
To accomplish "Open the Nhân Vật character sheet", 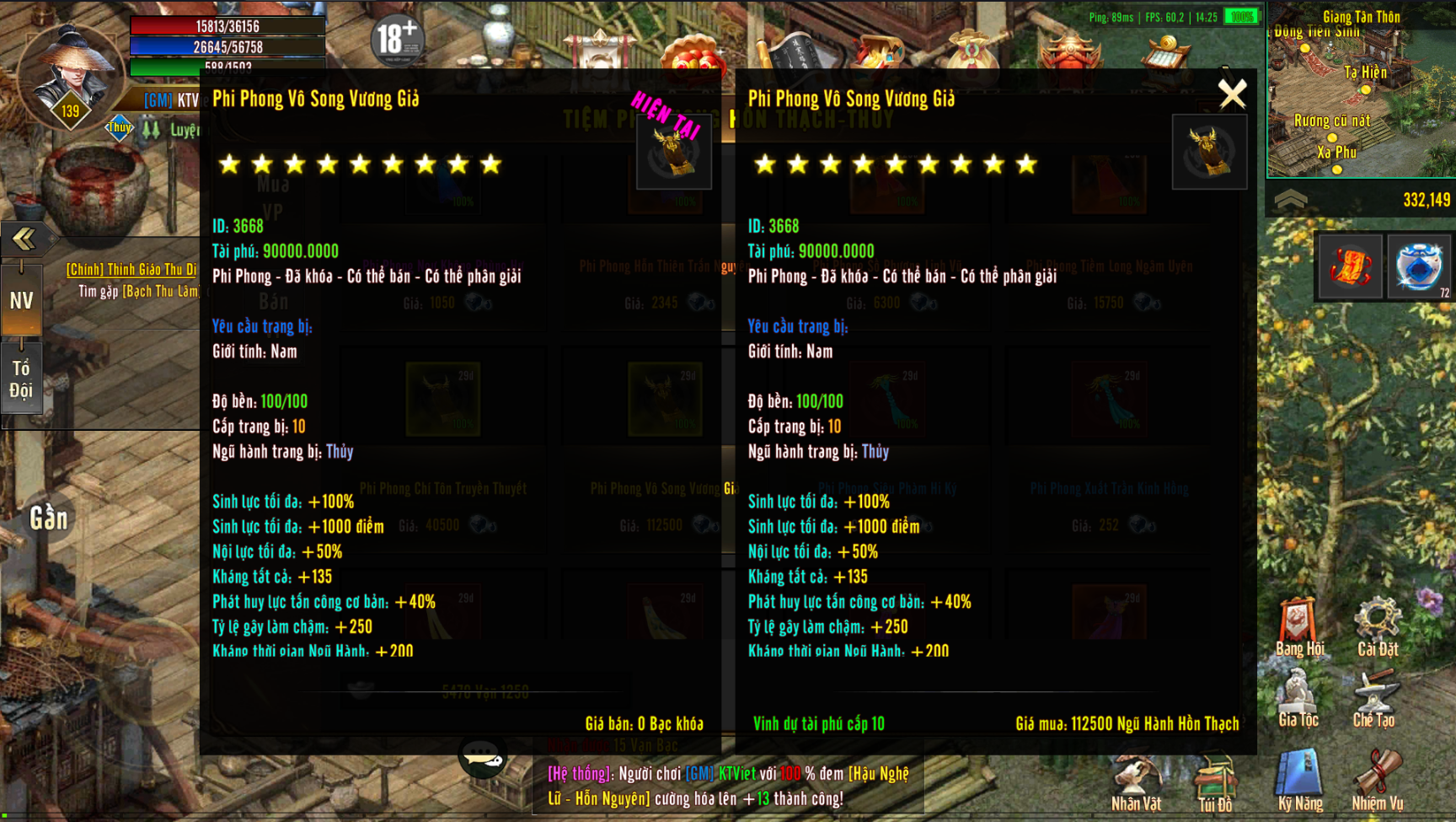I will point(1136,782).
